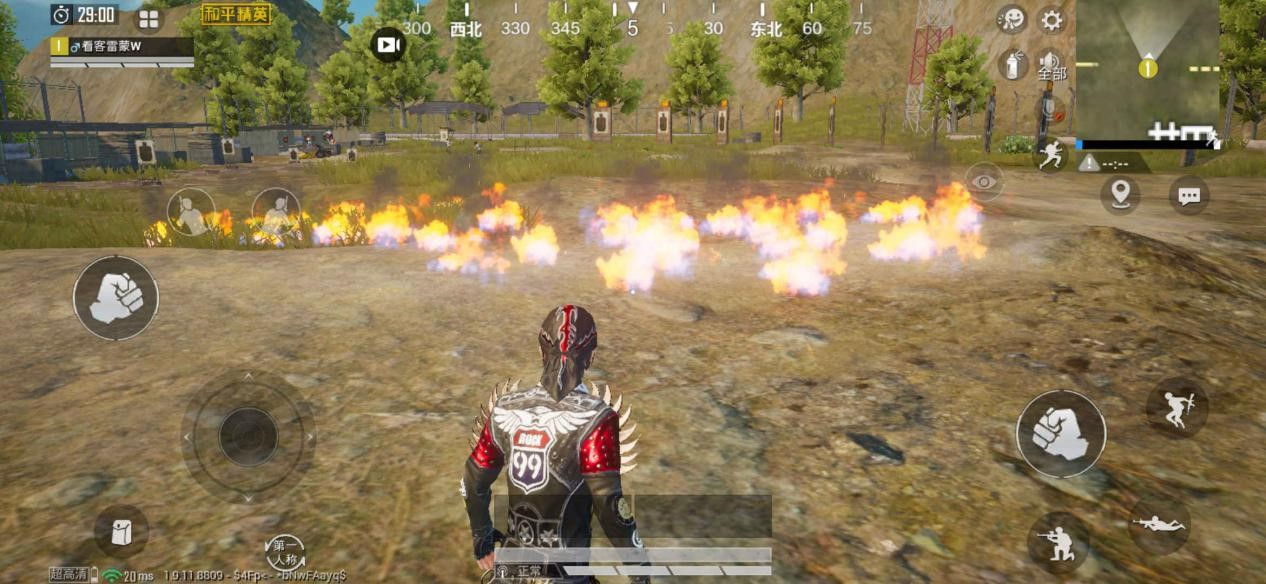Tap the video camera record button
Screen dimensions: 1266x584
[388, 45]
